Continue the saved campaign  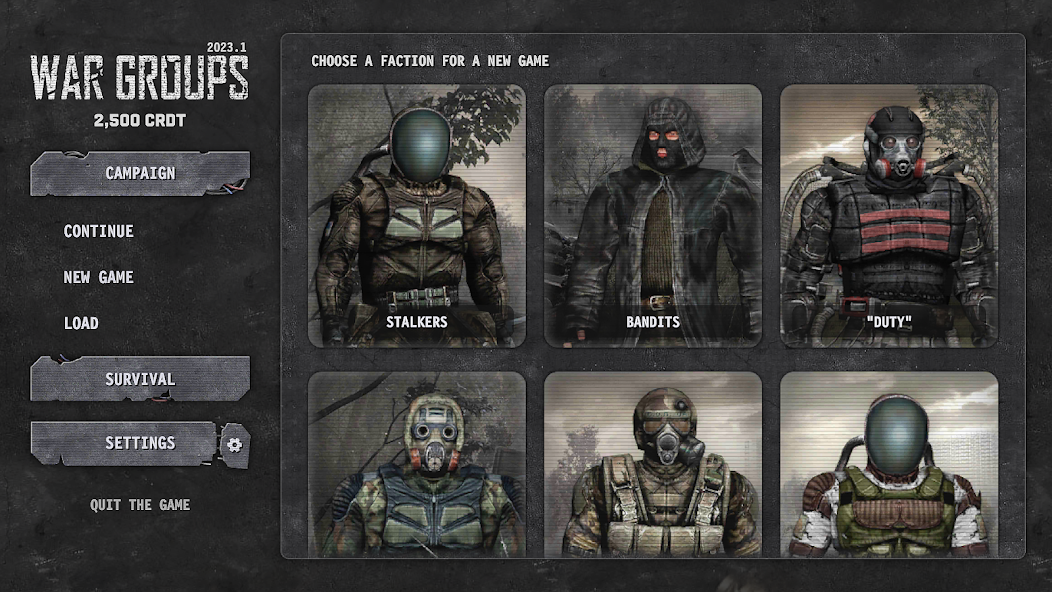click(x=98, y=231)
